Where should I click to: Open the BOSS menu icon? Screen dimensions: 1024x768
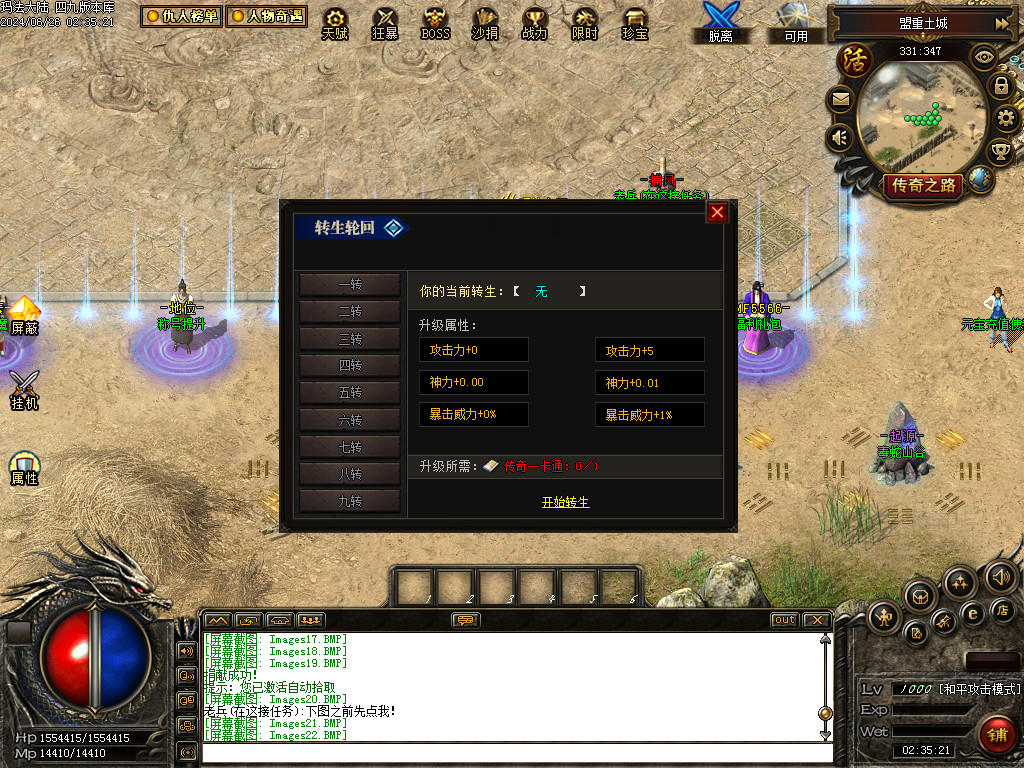coord(435,23)
